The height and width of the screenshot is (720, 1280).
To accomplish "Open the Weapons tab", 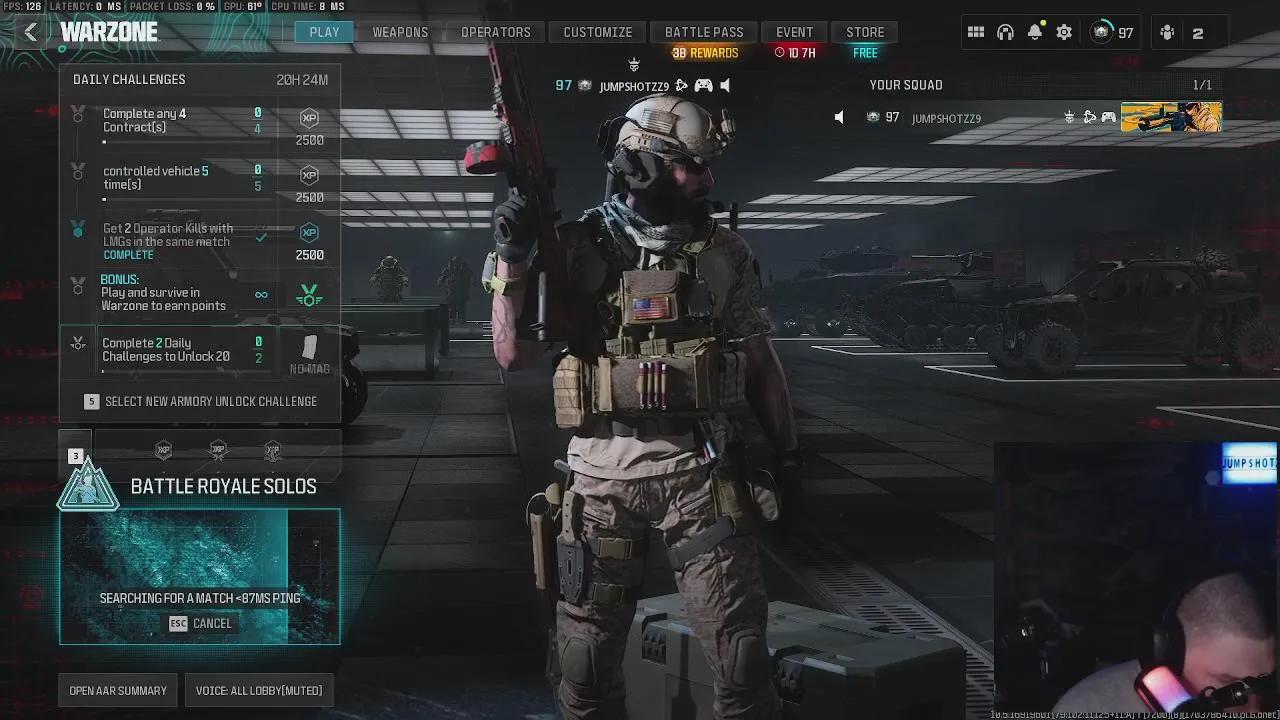I will pyautogui.click(x=400, y=32).
